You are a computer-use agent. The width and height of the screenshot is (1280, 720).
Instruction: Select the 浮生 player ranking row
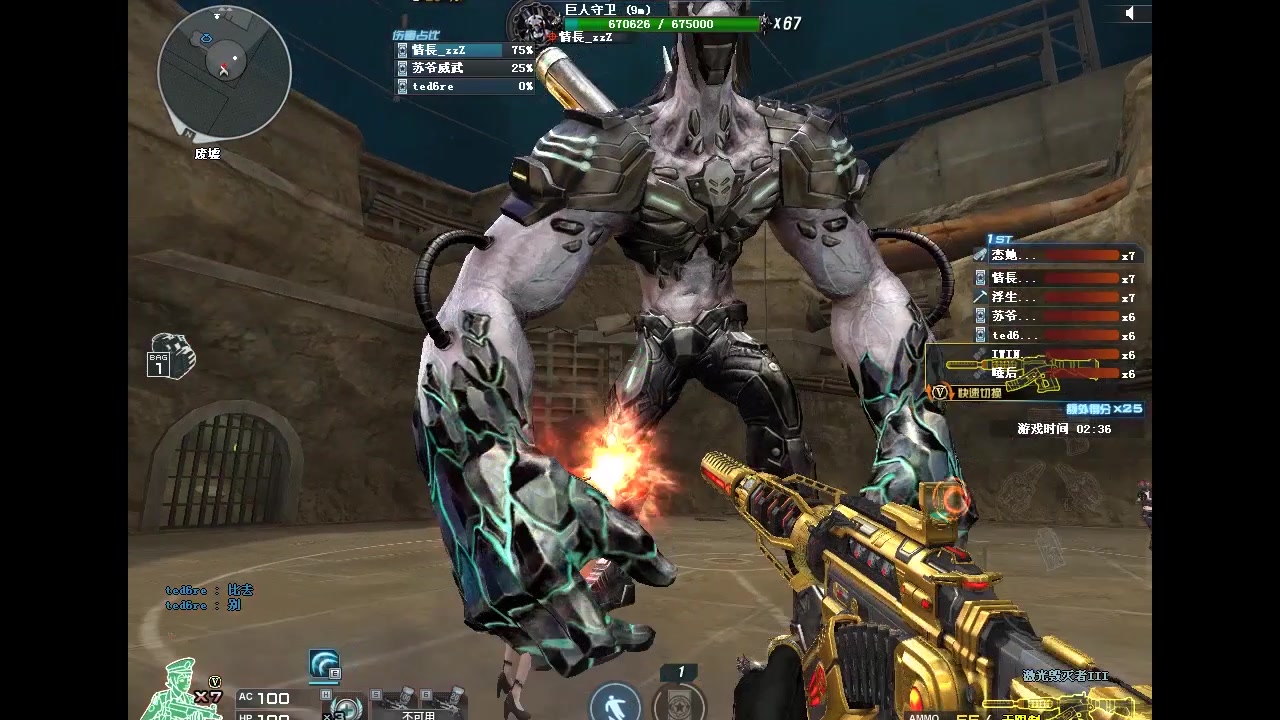(x=1058, y=298)
